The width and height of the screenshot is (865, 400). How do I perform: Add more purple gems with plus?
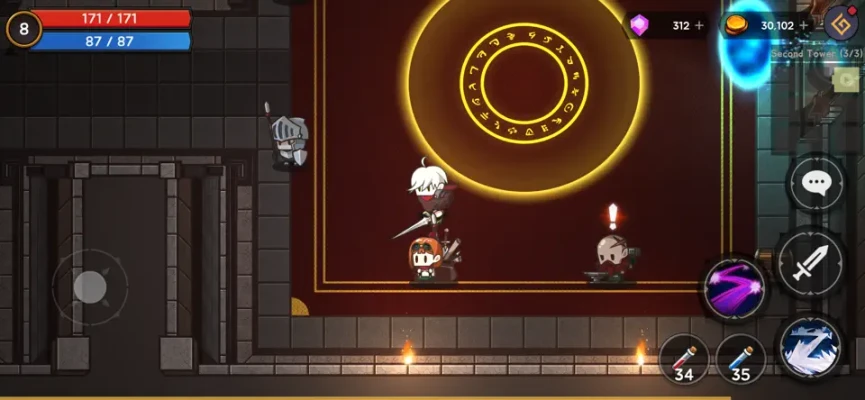pyautogui.click(x=699, y=25)
